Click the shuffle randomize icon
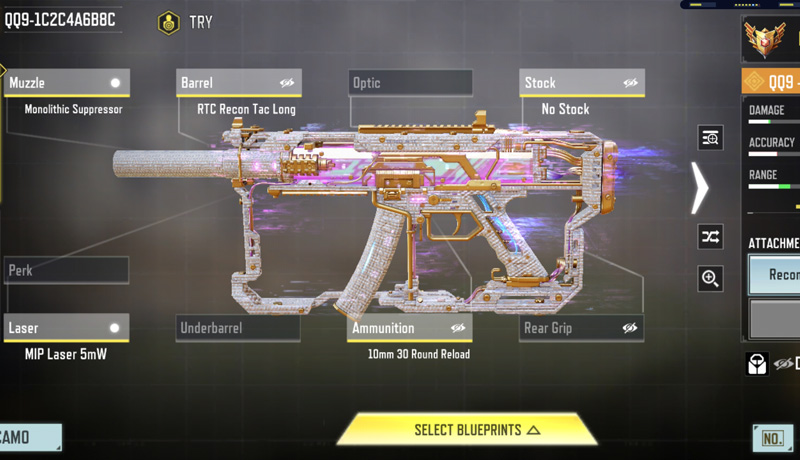Image resolution: width=800 pixels, height=460 pixels. coord(710,237)
